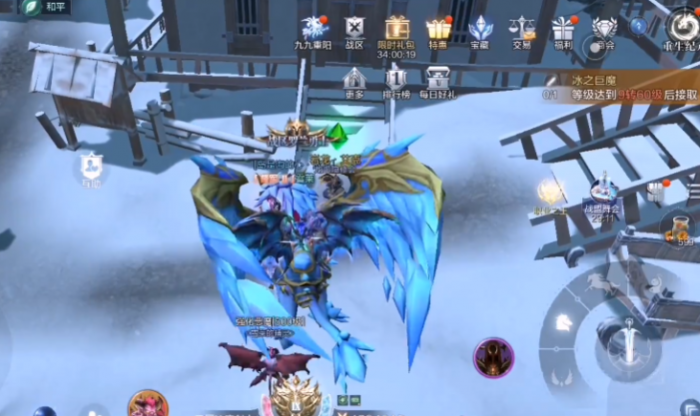Open the 限时礼包 limited-time gift pack
This screenshot has width=700, height=416.
click(397, 29)
